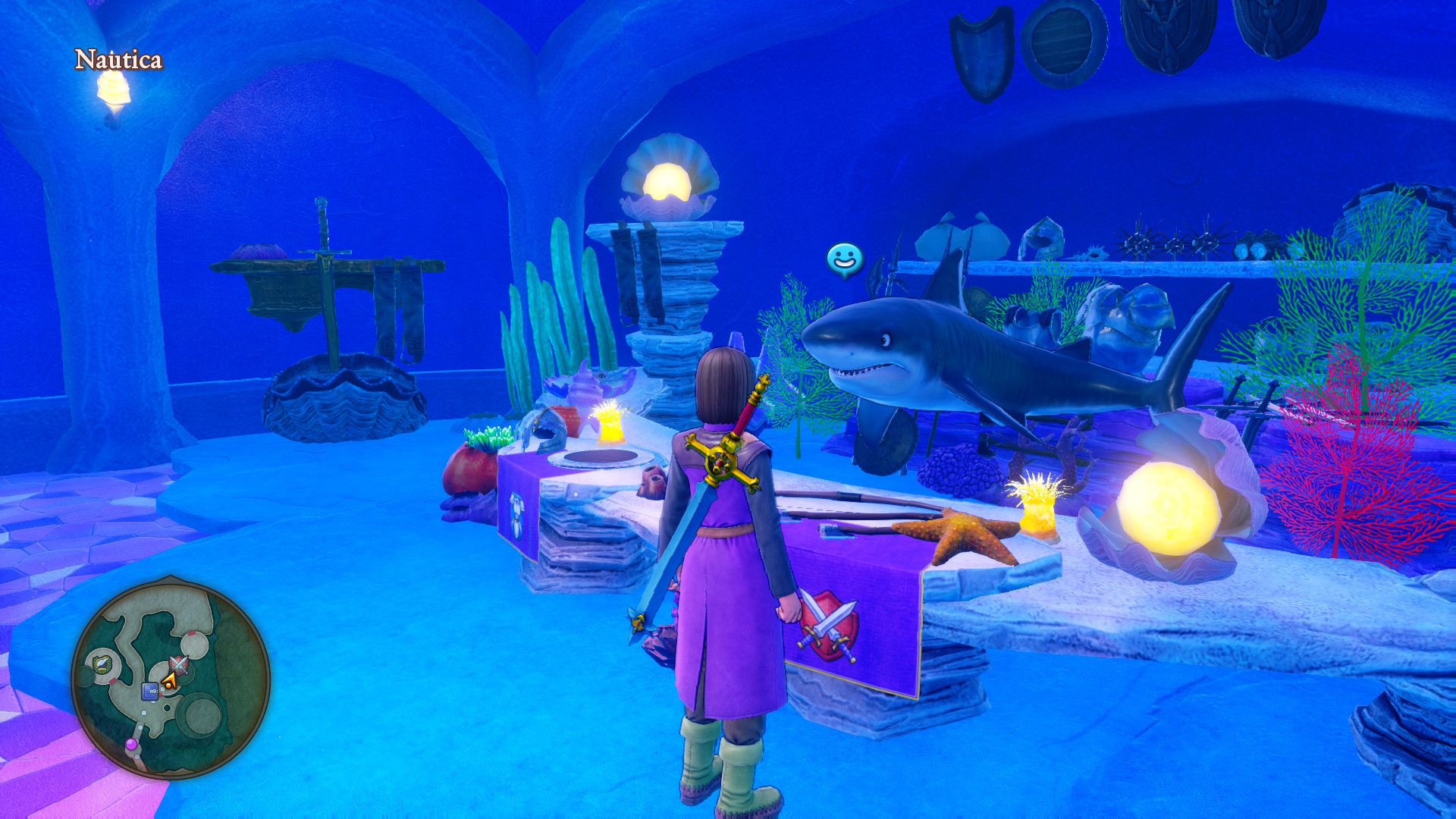Click the purple orb marker on the minimap
This screenshot has height=819, width=1456.
click(131, 744)
